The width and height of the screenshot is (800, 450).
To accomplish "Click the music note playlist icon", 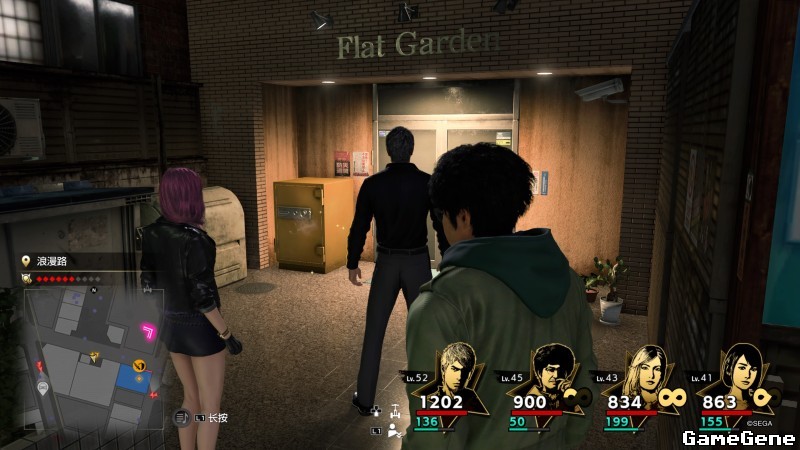I will [181, 417].
